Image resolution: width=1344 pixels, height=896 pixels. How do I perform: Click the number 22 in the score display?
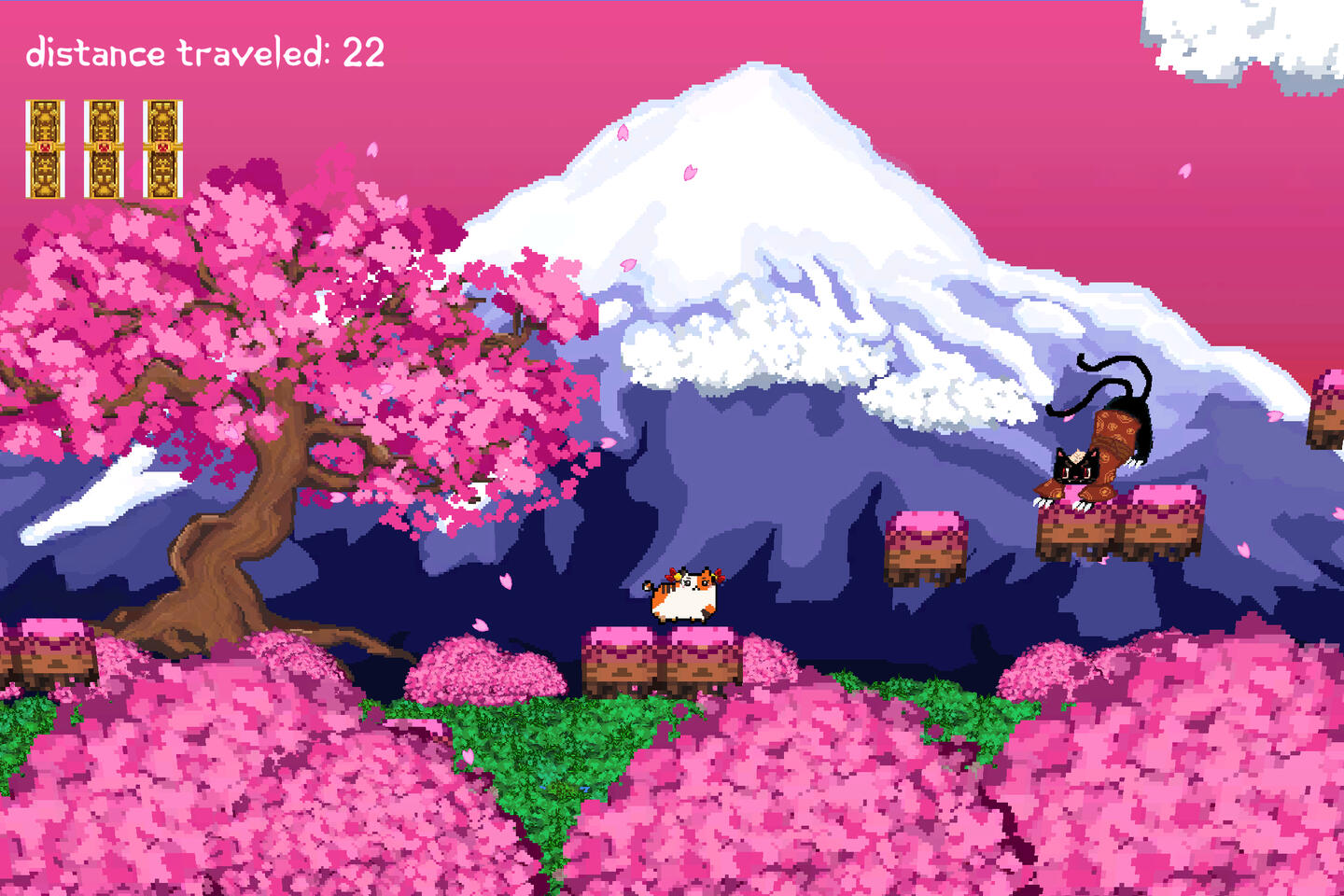pyautogui.click(x=366, y=53)
